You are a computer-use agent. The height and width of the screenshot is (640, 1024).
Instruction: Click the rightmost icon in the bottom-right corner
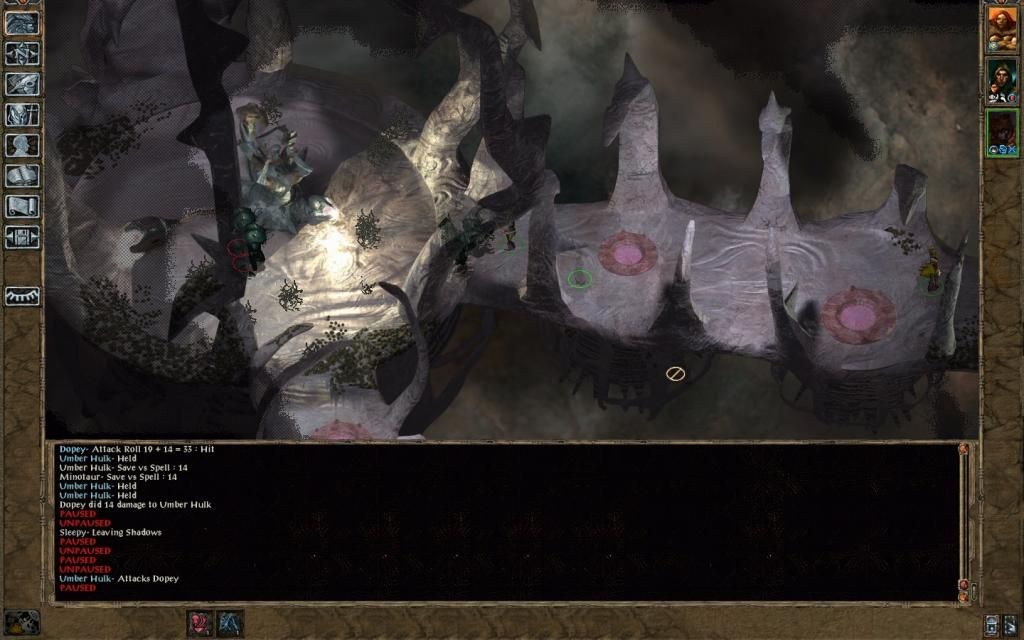click(1010, 624)
